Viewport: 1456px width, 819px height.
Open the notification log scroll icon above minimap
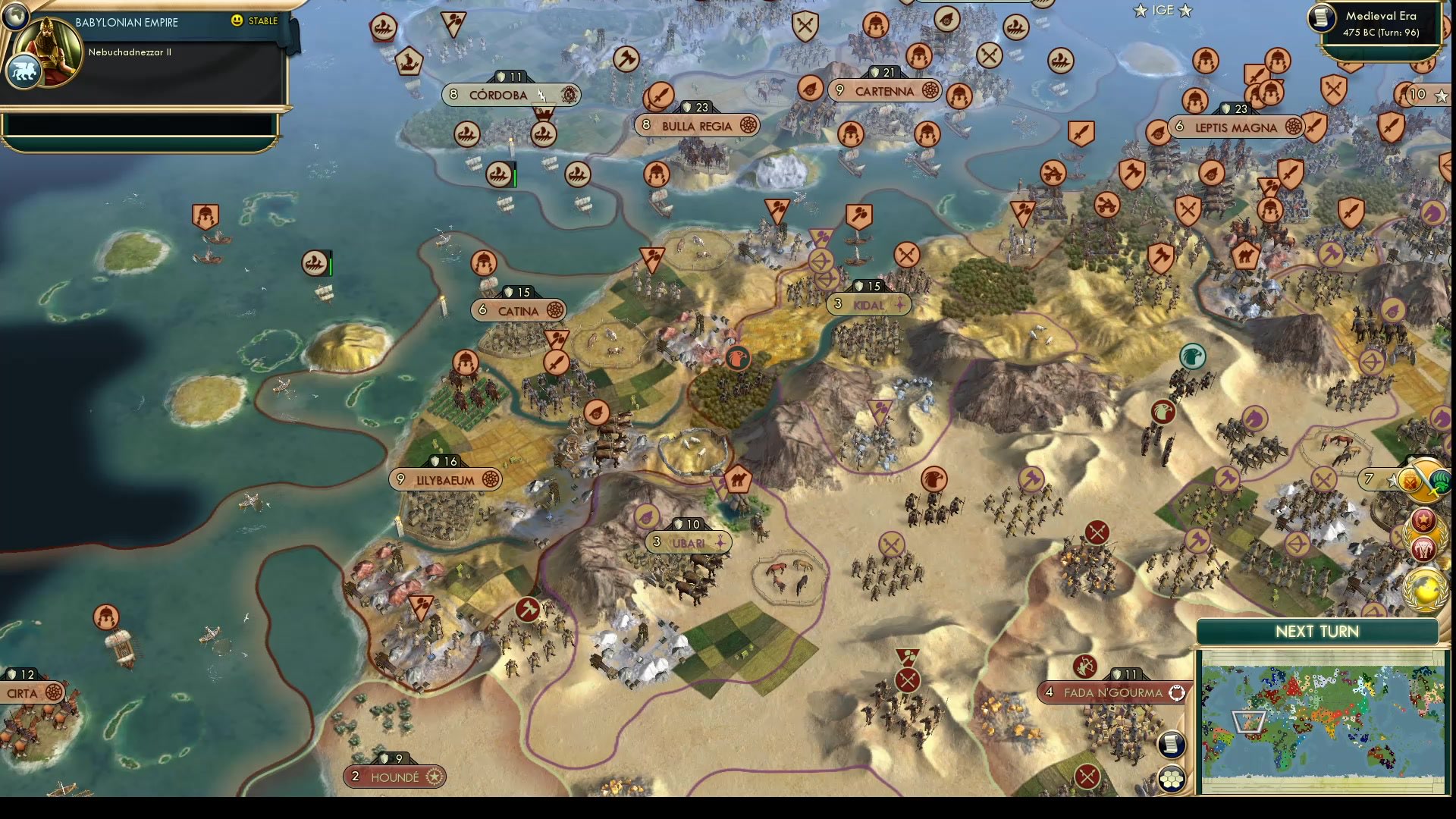tap(1170, 745)
